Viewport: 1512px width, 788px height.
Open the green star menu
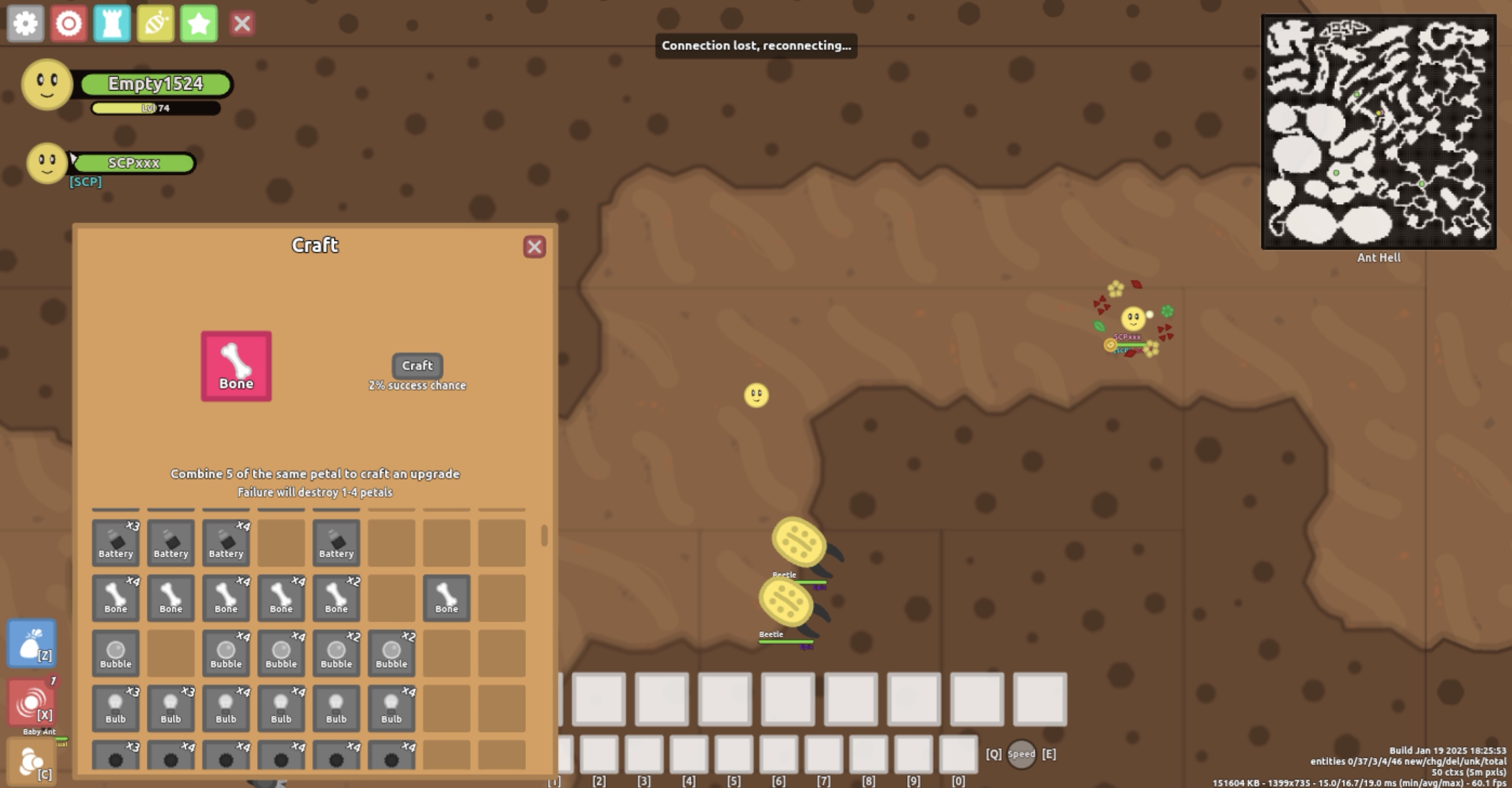tap(199, 23)
